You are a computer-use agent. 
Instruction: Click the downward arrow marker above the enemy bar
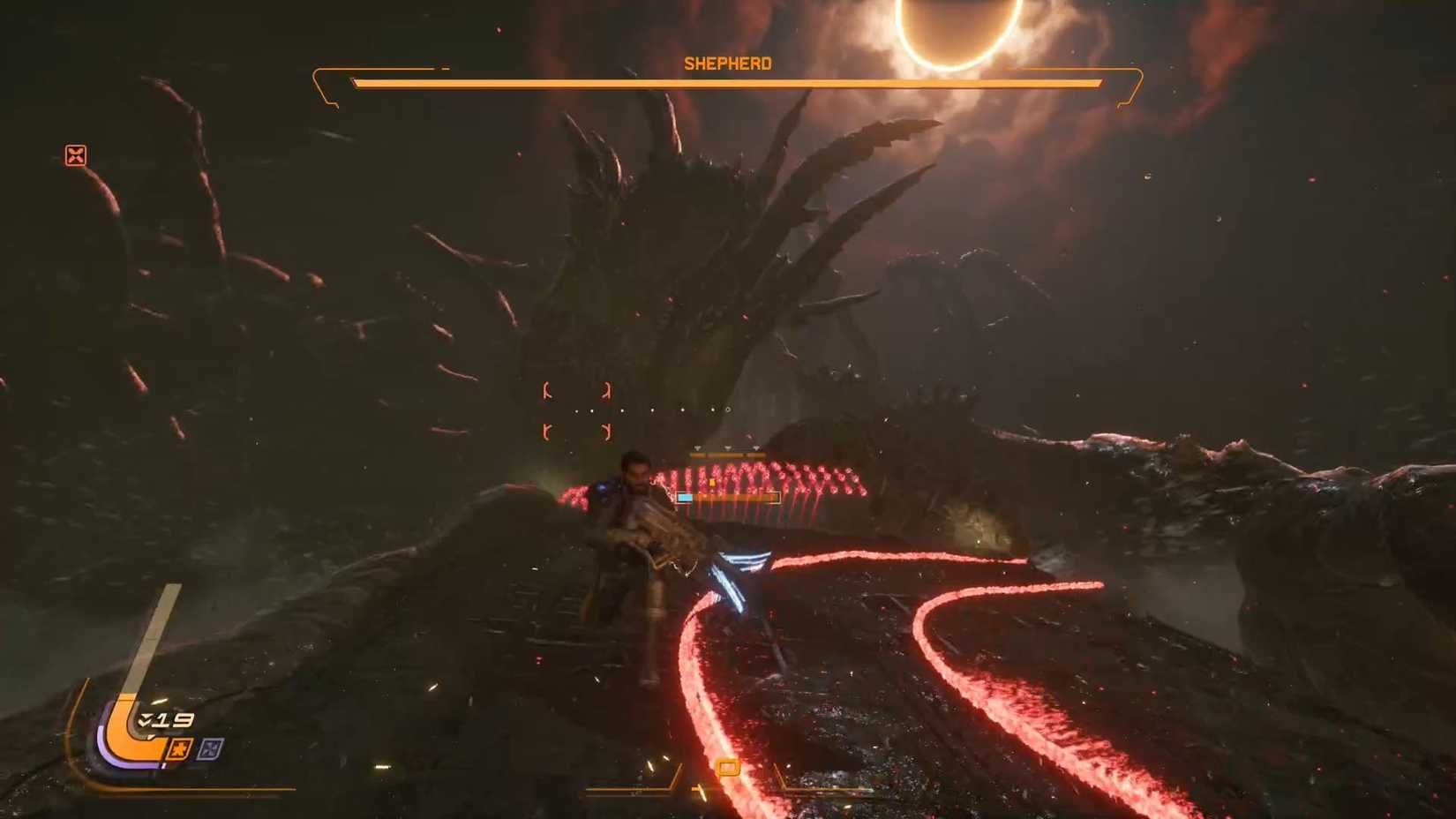point(728,447)
